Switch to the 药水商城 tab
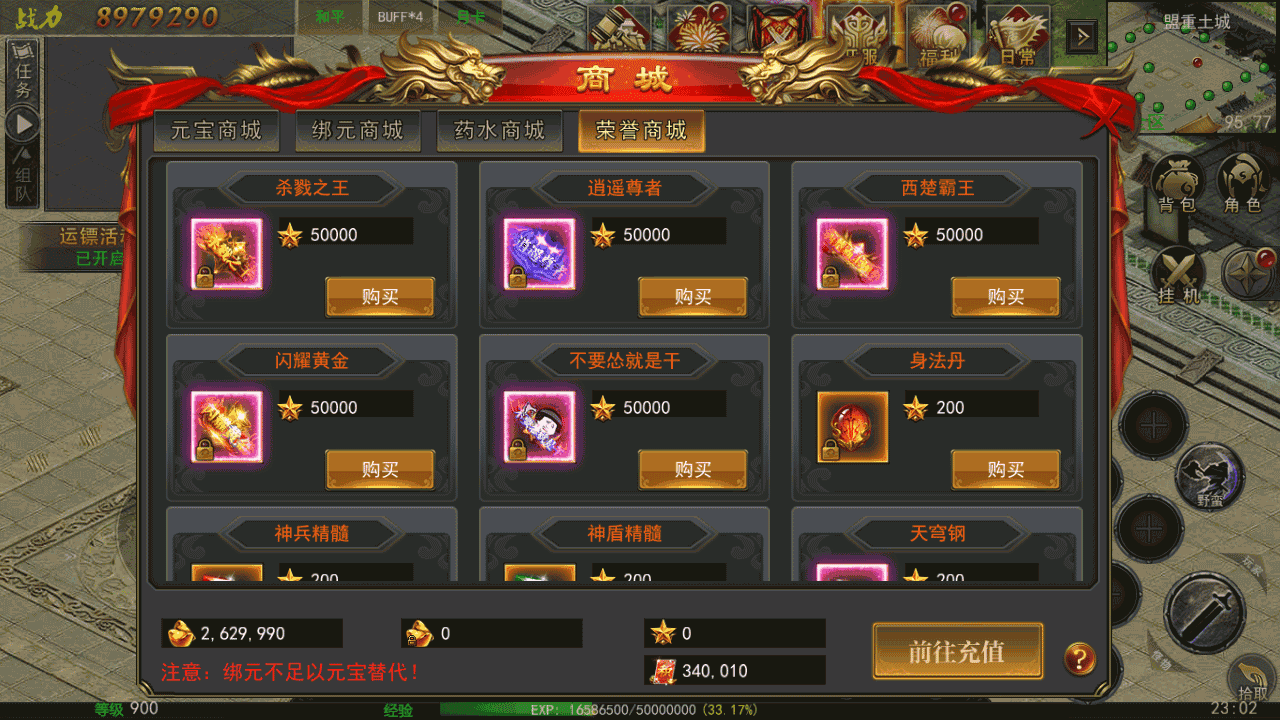1280x720 pixels. pos(499,131)
